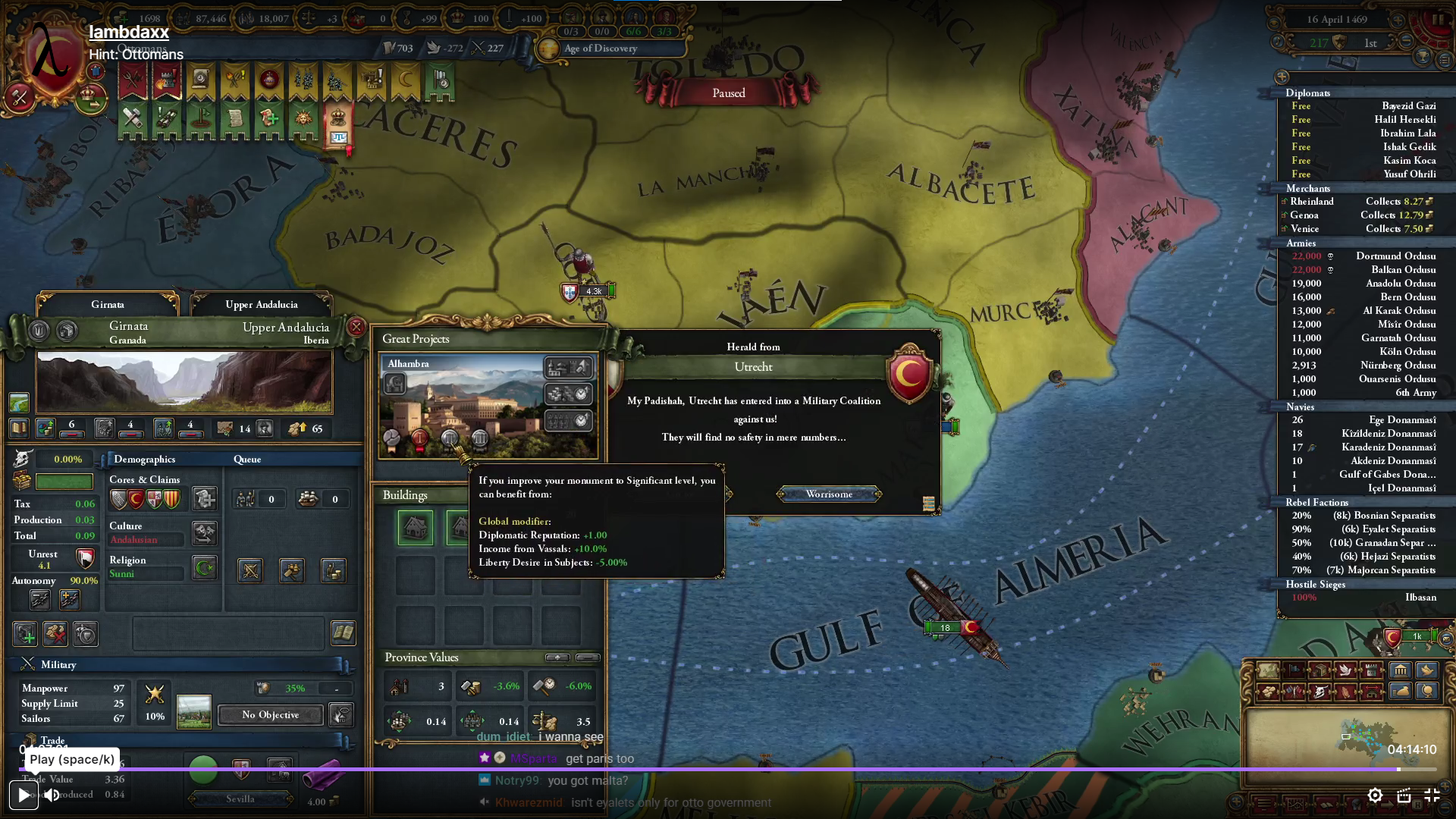Select the Dortmund Ordusu army

coord(1395,256)
